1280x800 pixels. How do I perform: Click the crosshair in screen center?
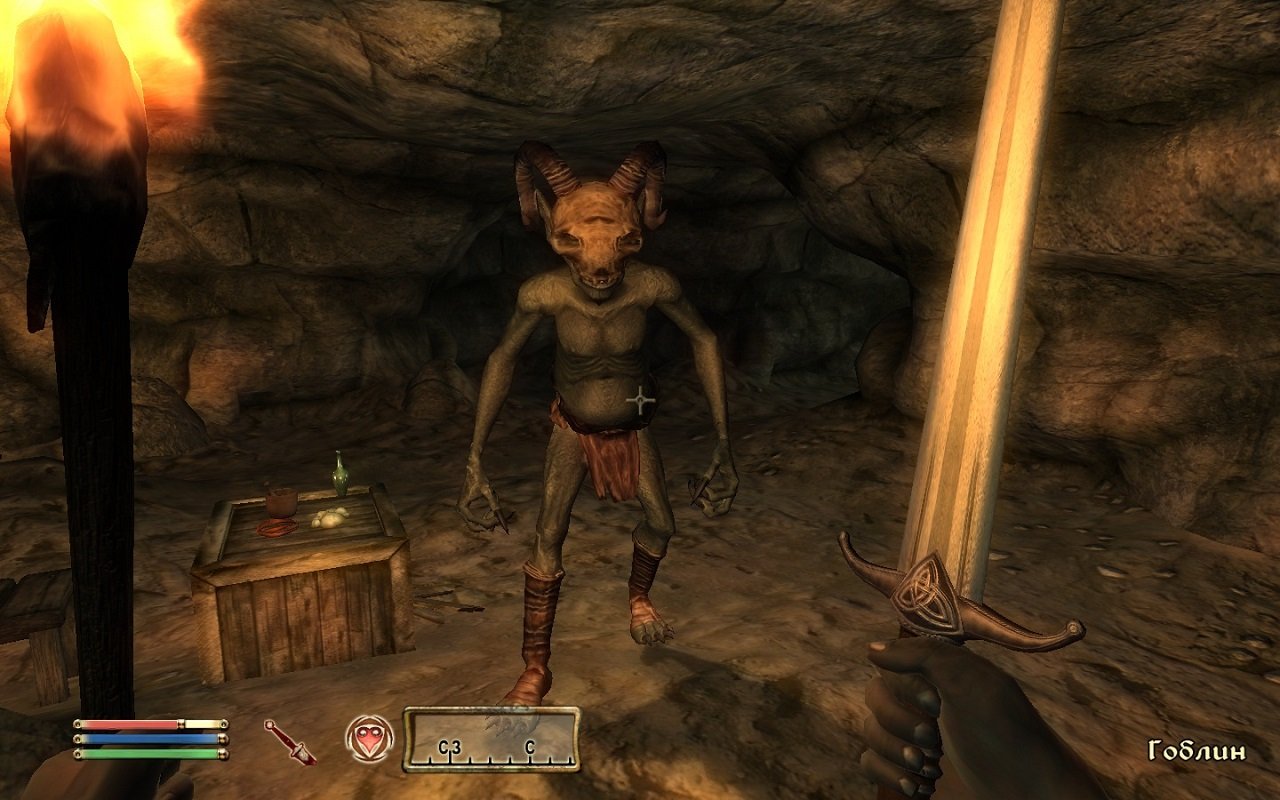click(639, 399)
